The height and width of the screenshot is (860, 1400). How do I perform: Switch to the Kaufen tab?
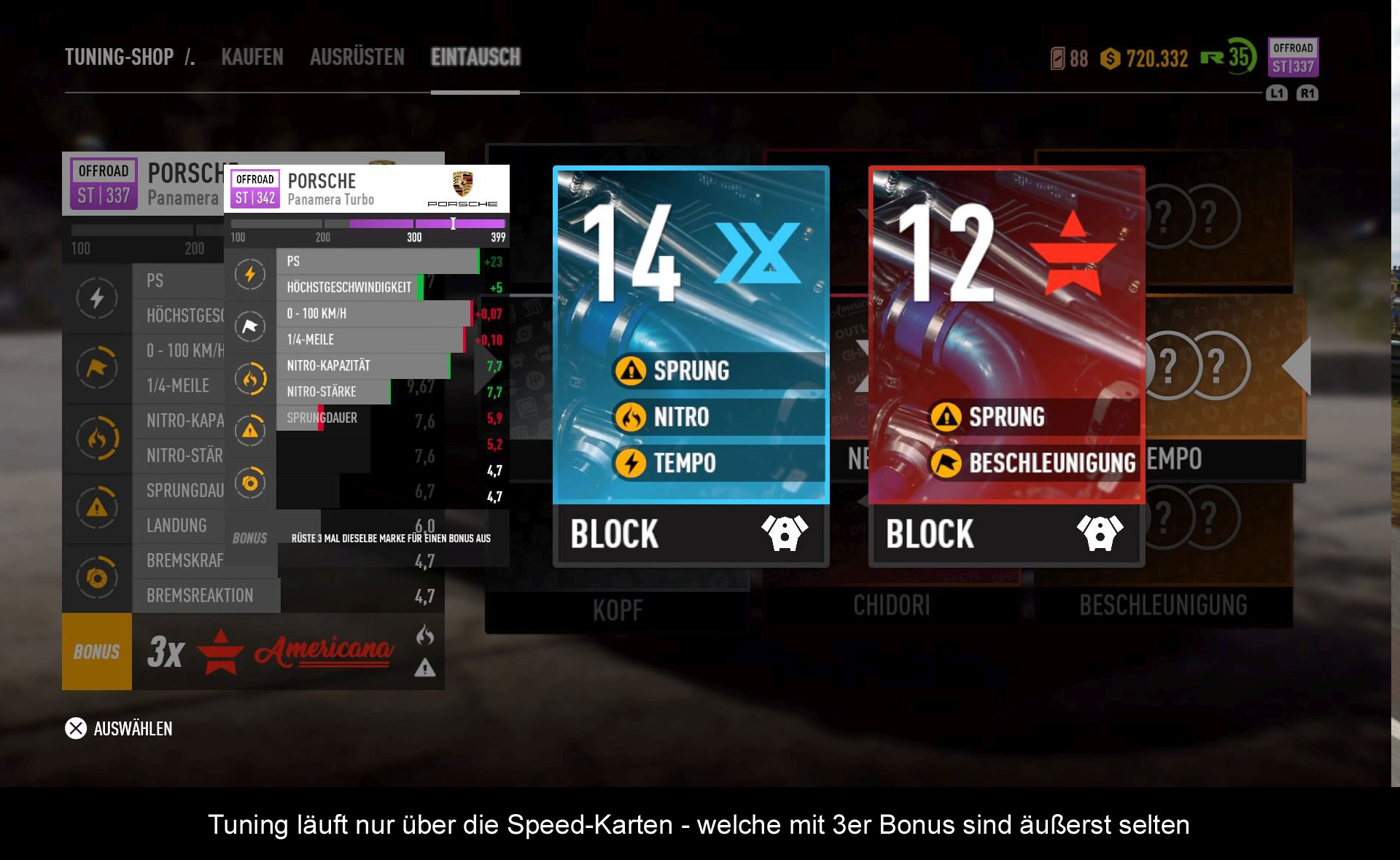click(252, 57)
